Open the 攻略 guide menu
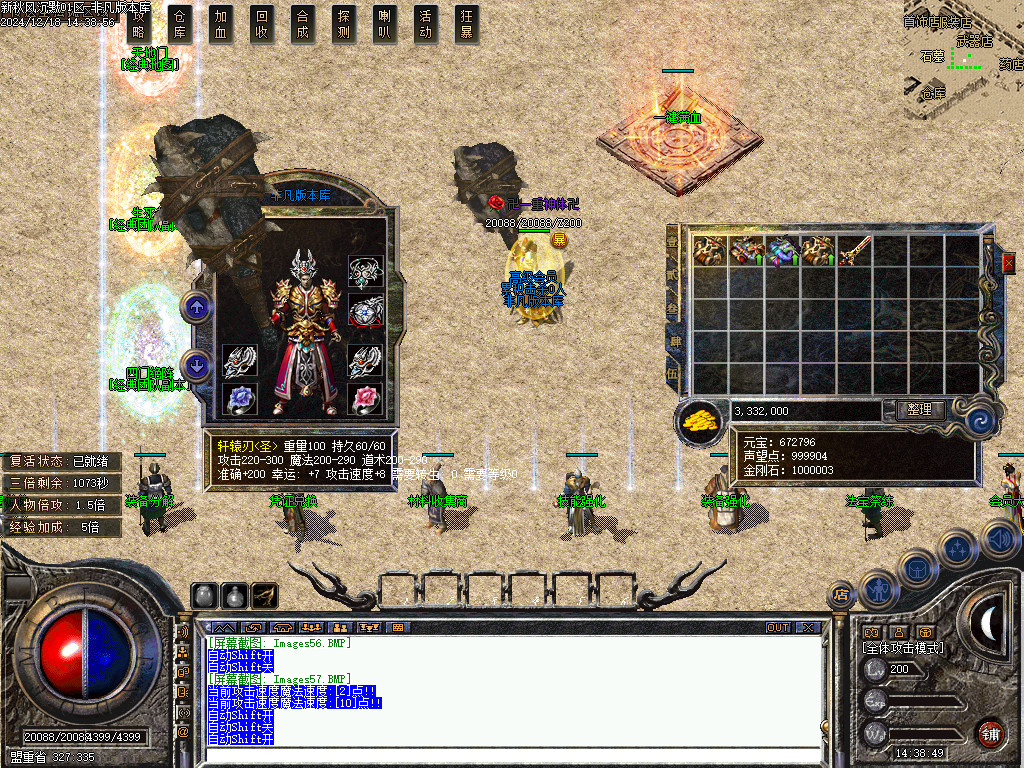This screenshot has height=768, width=1024. (x=139, y=24)
